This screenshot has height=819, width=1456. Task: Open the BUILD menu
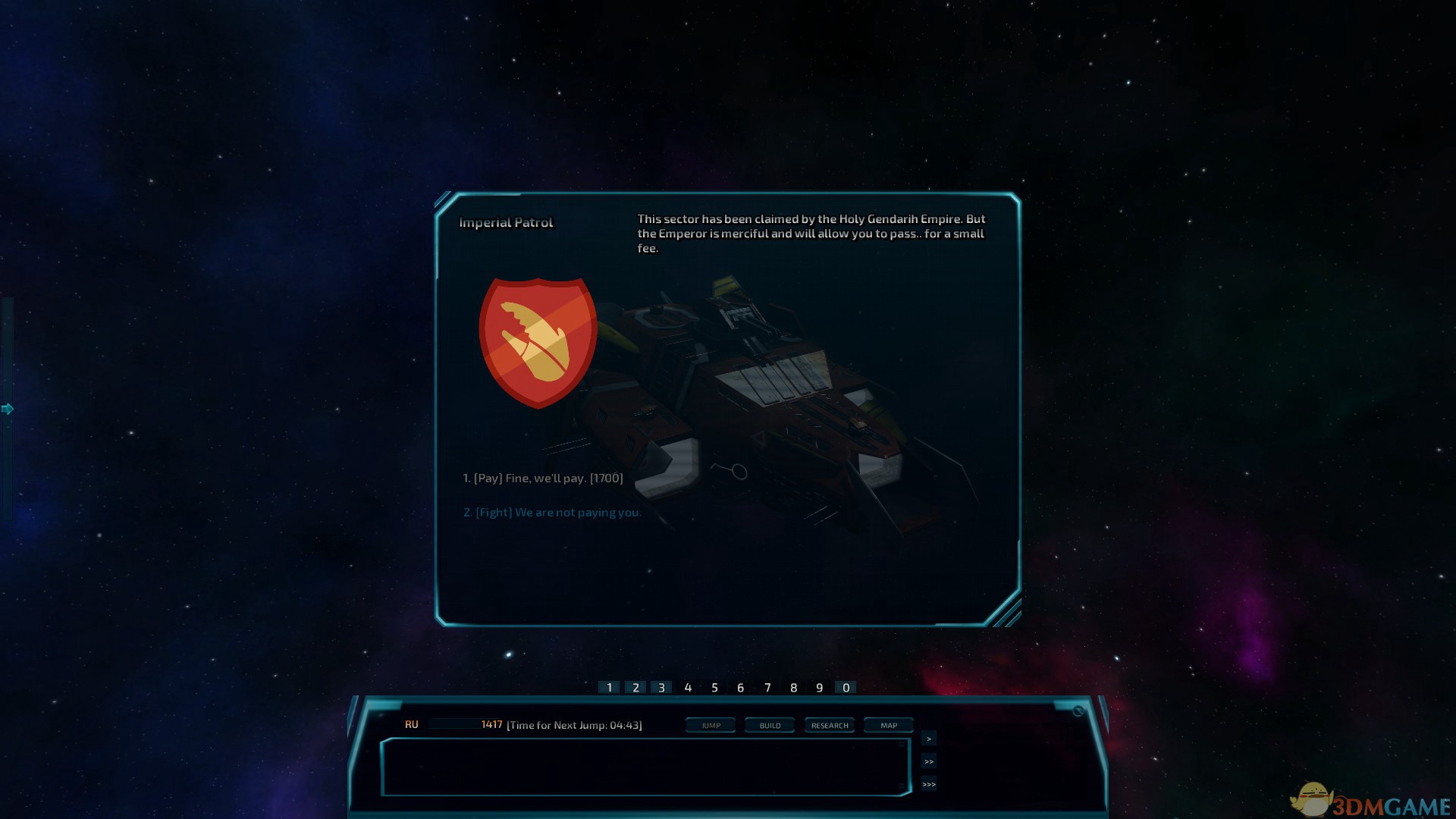769,725
